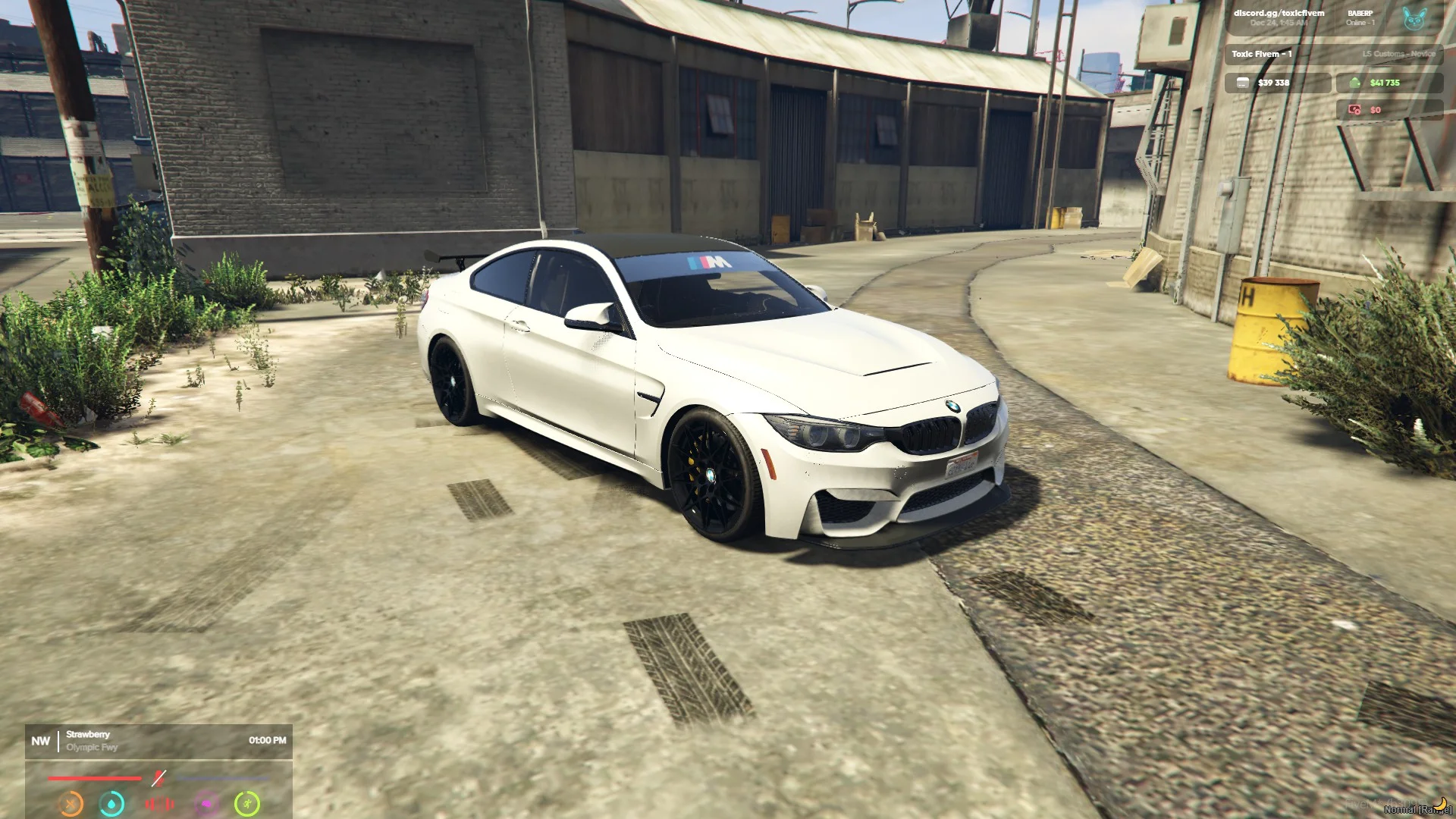The height and width of the screenshot is (819, 1456).
Task: Click the blue bunny server logo
Action: click(x=1414, y=18)
